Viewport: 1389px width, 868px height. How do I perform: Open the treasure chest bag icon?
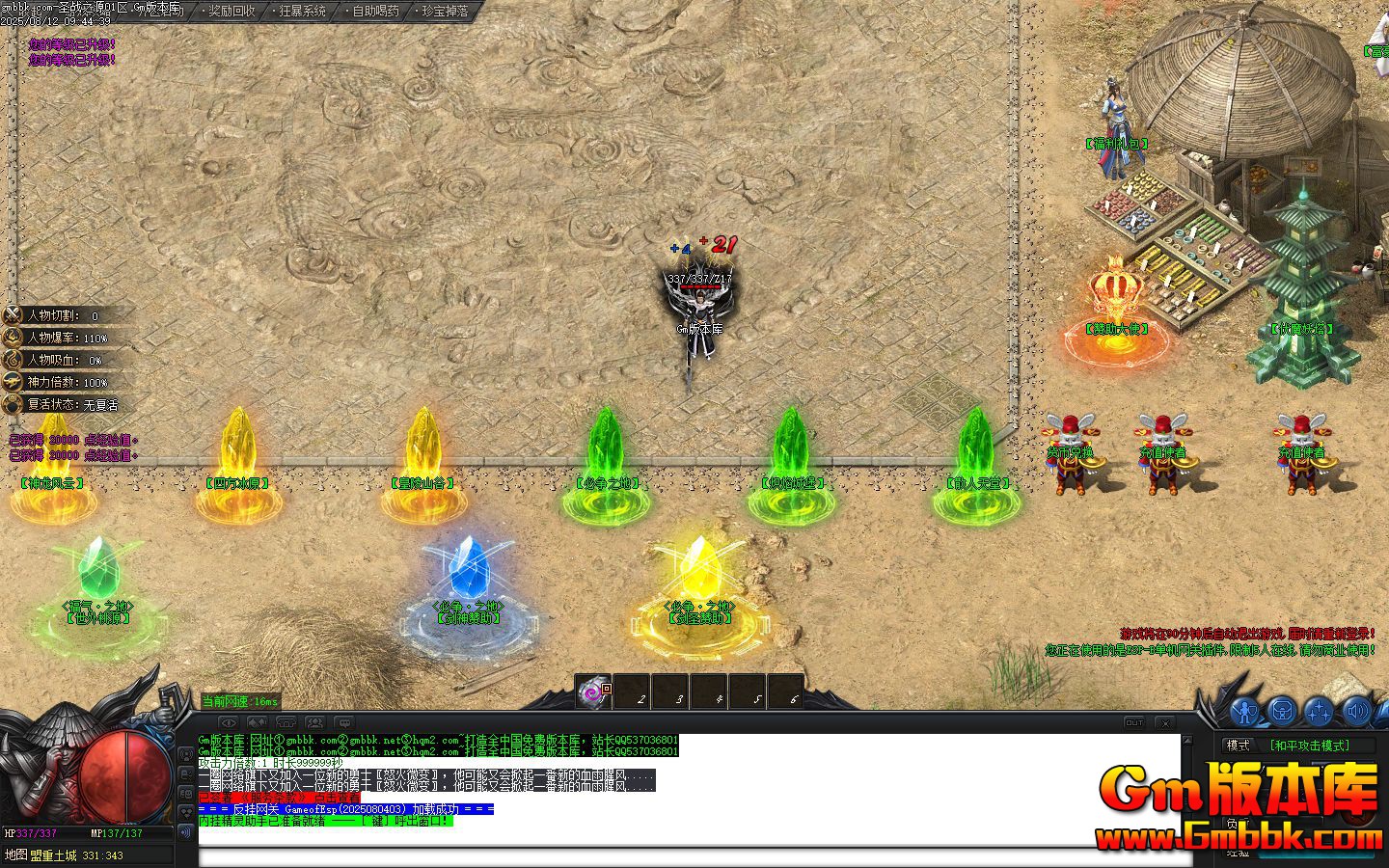[1282, 712]
